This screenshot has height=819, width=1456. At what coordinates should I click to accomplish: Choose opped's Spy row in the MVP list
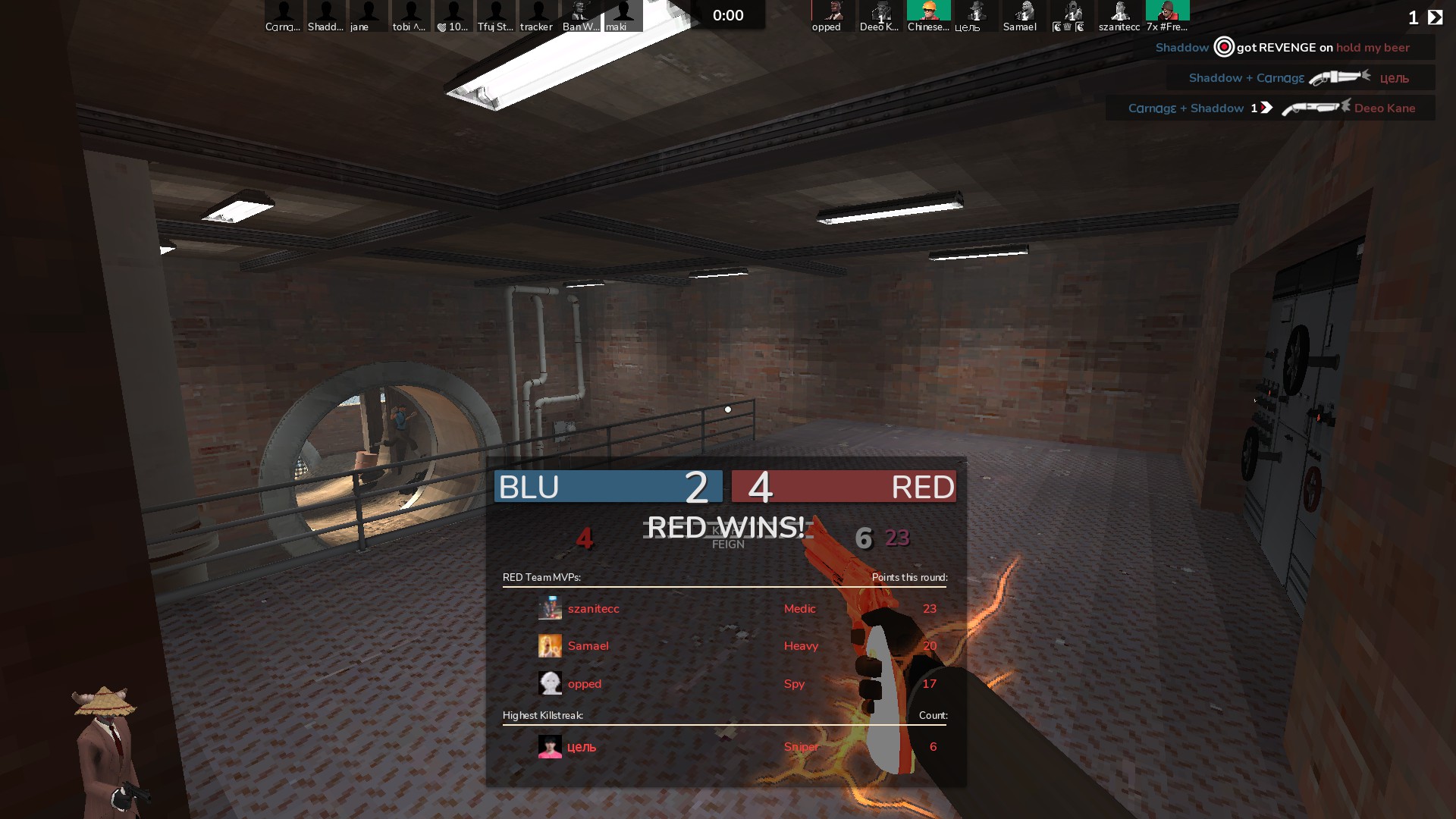(724, 683)
